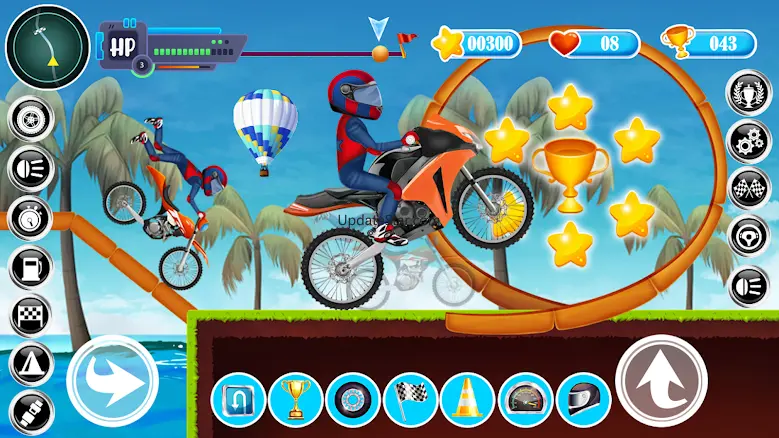Select the racing helmet icon
This screenshot has height=438, width=779.
583,399
